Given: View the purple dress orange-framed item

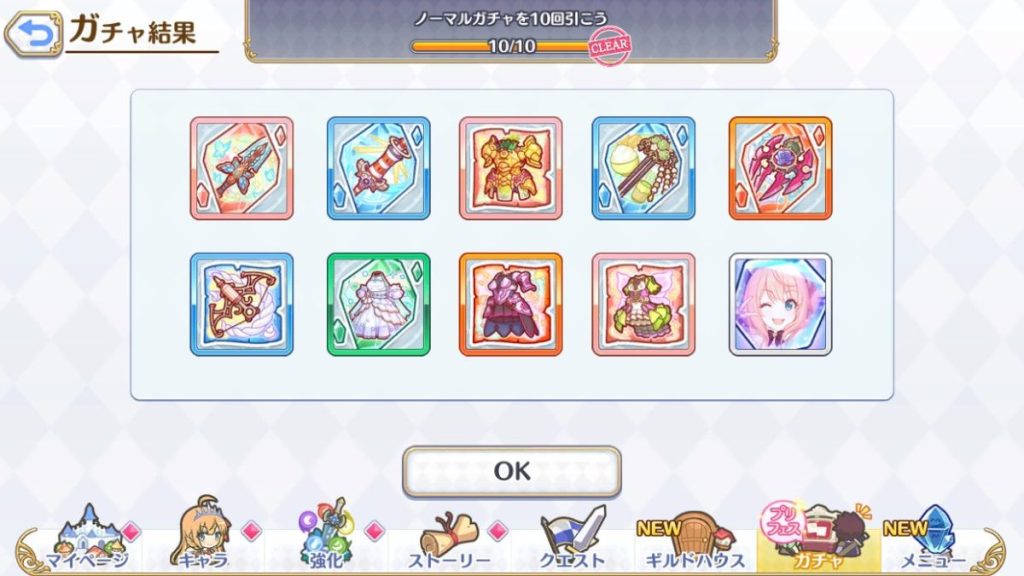Looking at the screenshot, I should tap(511, 304).
